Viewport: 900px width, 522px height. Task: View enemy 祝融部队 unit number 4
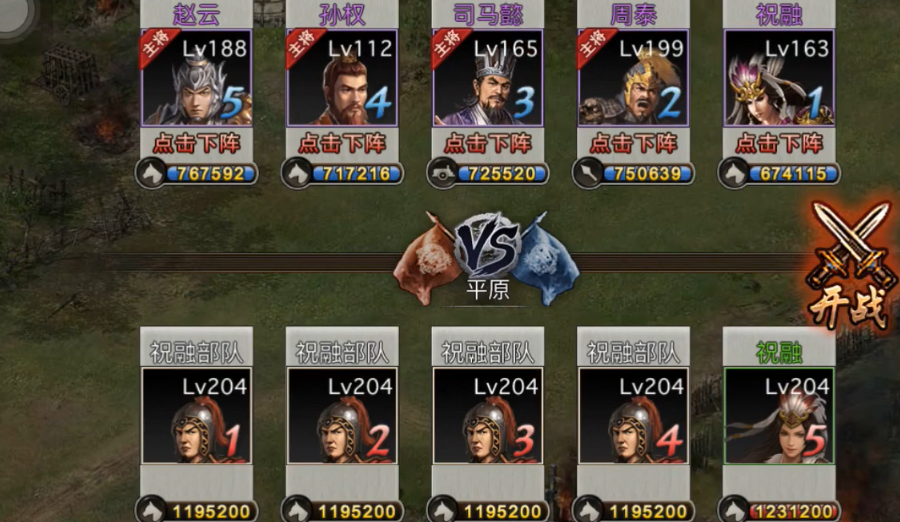click(x=633, y=416)
